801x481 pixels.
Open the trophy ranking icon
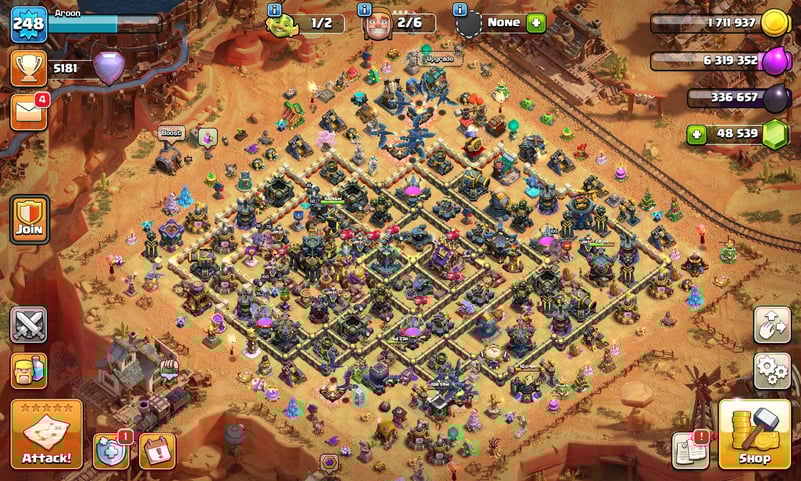pyautogui.click(x=29, y=68)
